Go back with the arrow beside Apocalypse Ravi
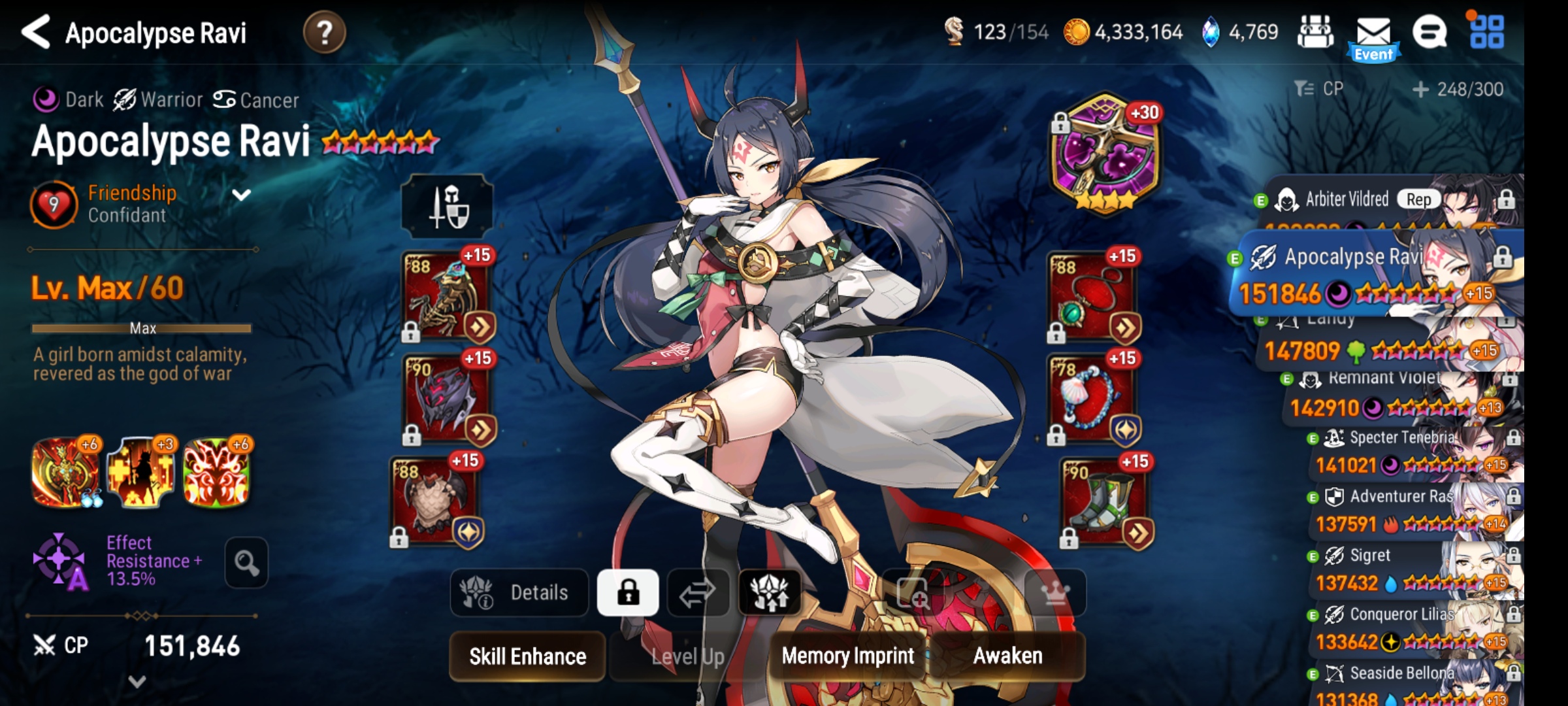This screenshot has width=1568, height=706. point(37,32)
